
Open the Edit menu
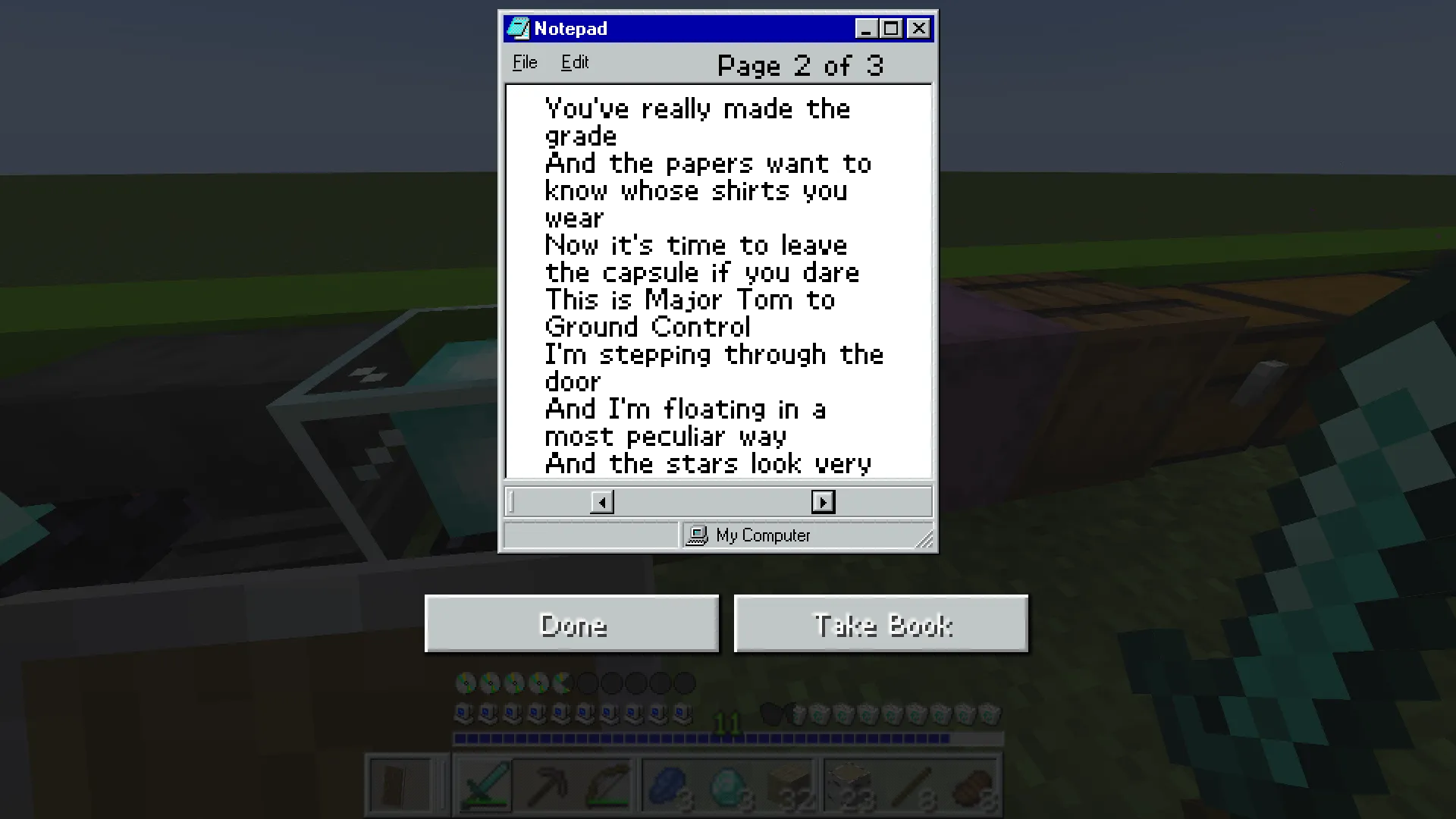coord(574,62)
